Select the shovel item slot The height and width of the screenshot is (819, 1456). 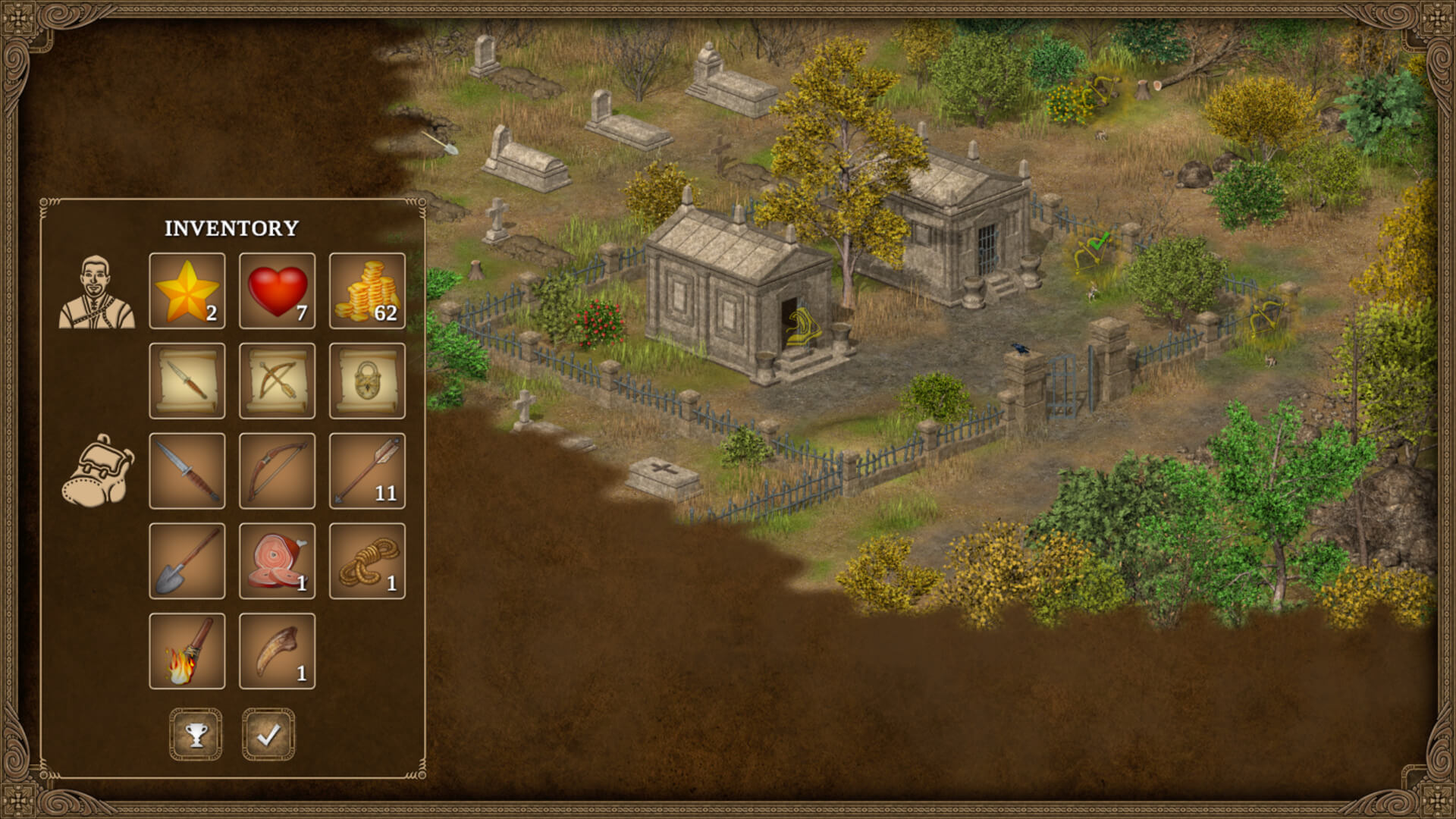point(187,561)
